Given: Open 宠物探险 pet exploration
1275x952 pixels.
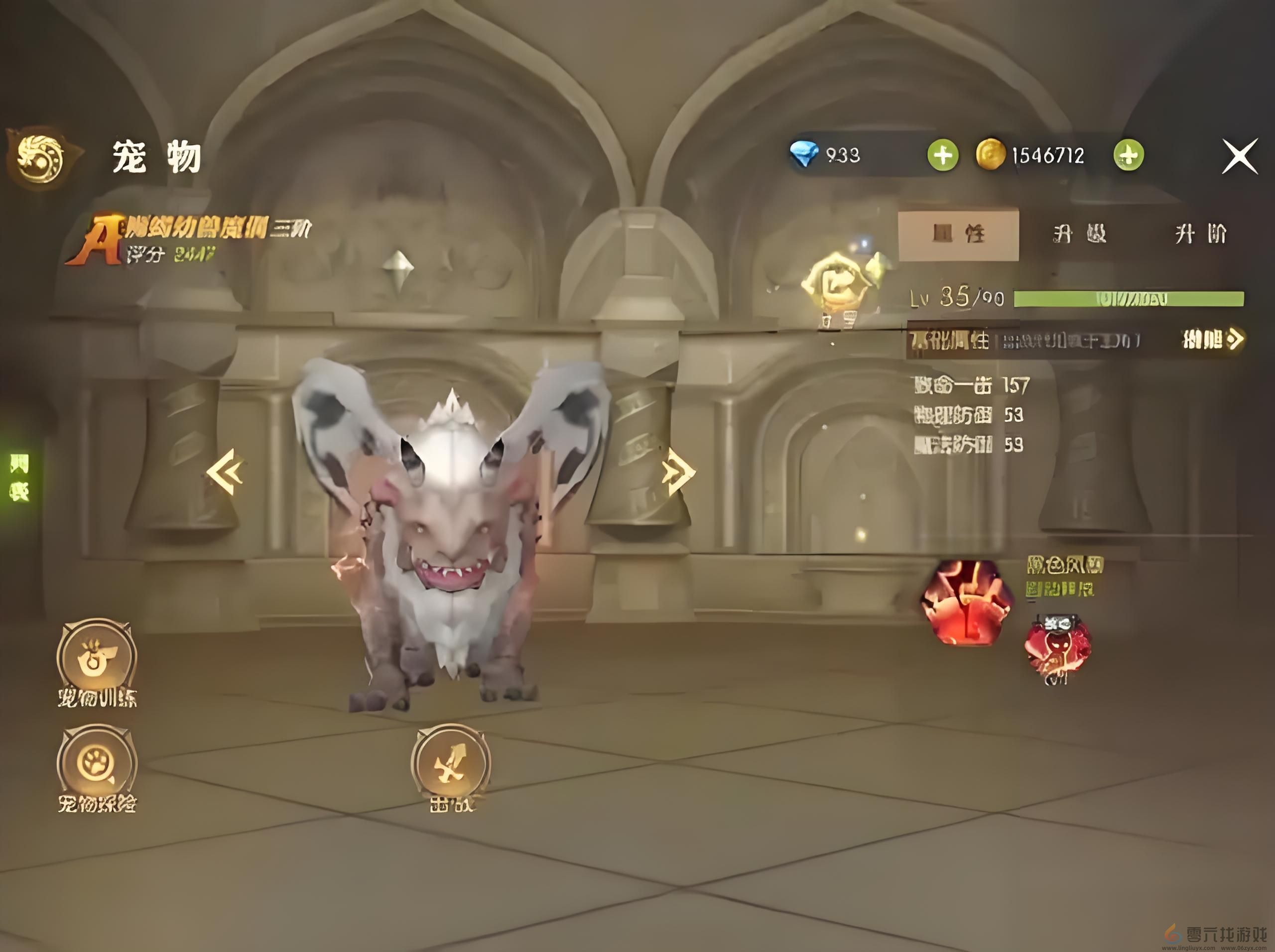Looking at the screenshot, I should [x=97, y=764].
